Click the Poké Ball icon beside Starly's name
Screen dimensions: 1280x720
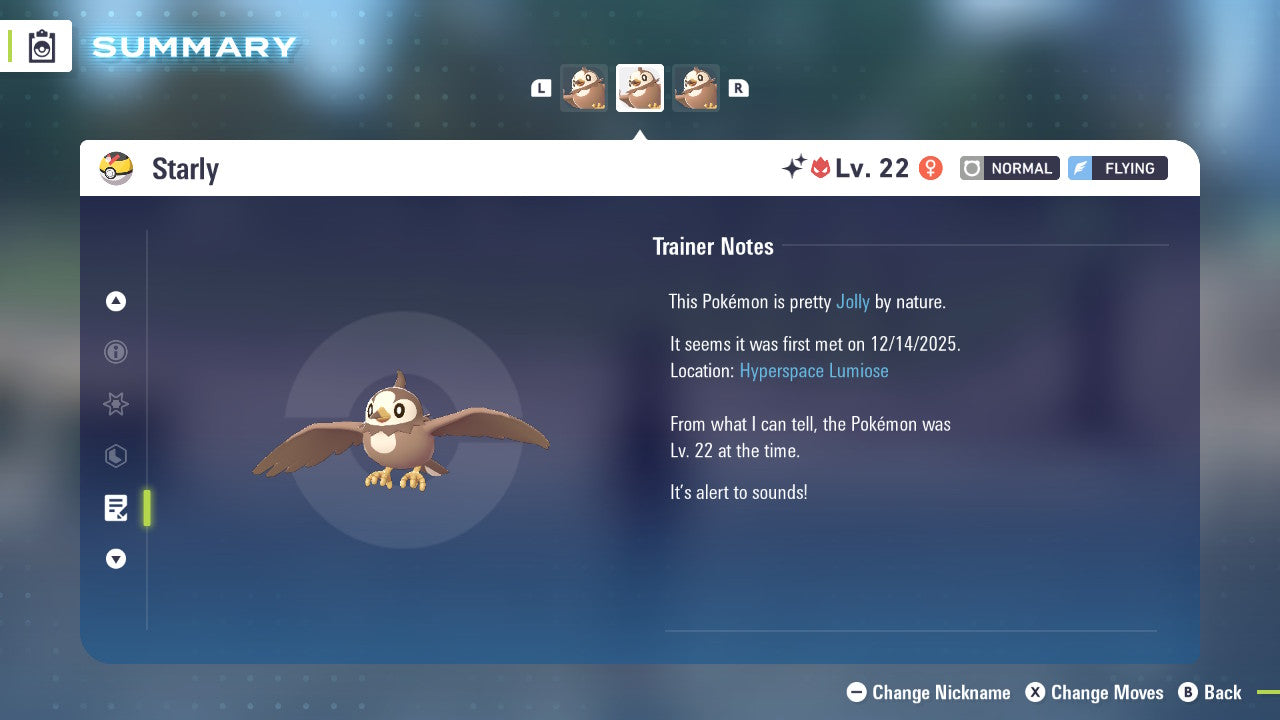coord(116,168)
